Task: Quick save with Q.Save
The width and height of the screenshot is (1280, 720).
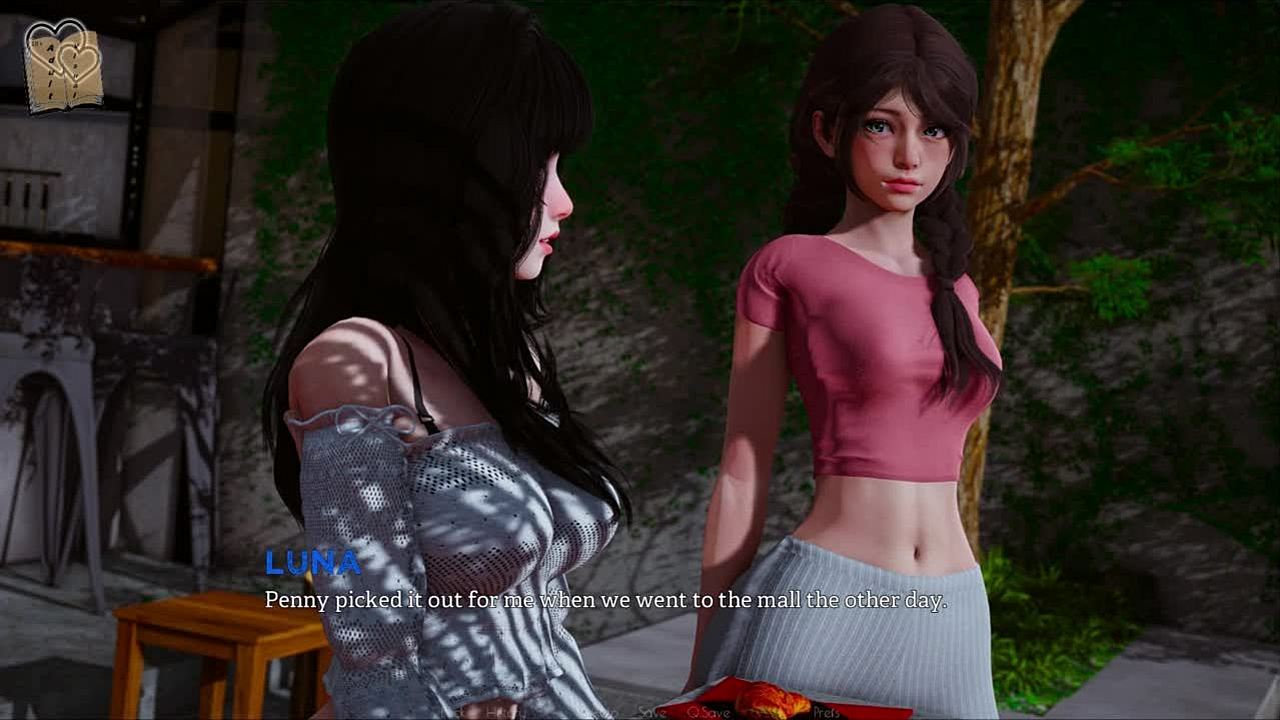Action: tap(709, 712)
